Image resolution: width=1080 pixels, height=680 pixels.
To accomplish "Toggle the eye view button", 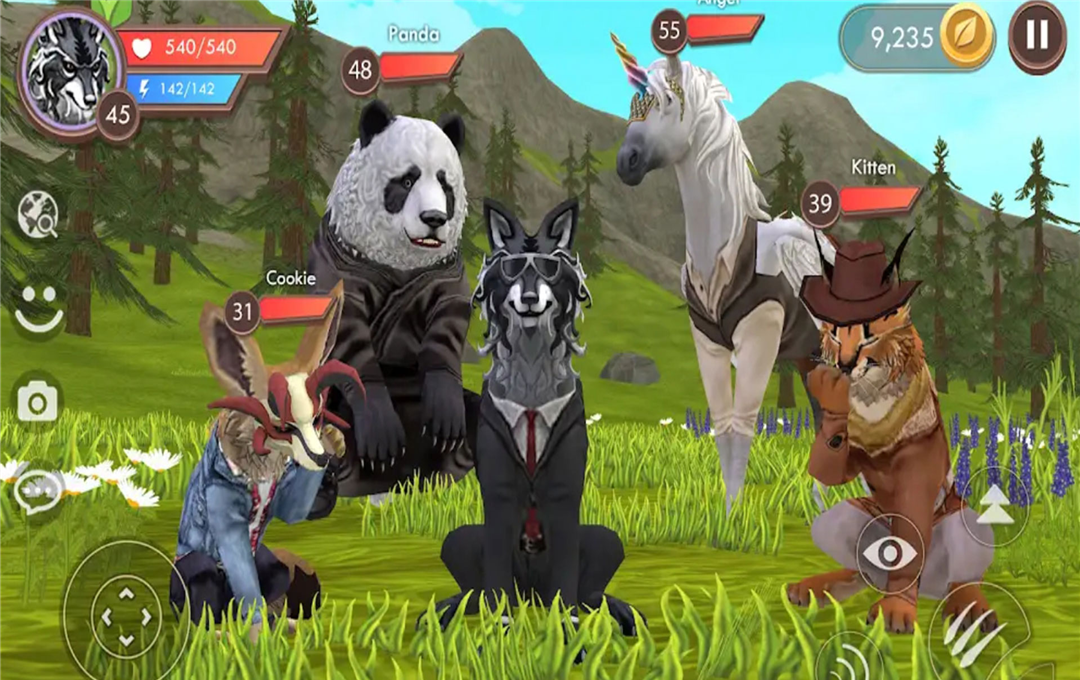I will (889, 553).
